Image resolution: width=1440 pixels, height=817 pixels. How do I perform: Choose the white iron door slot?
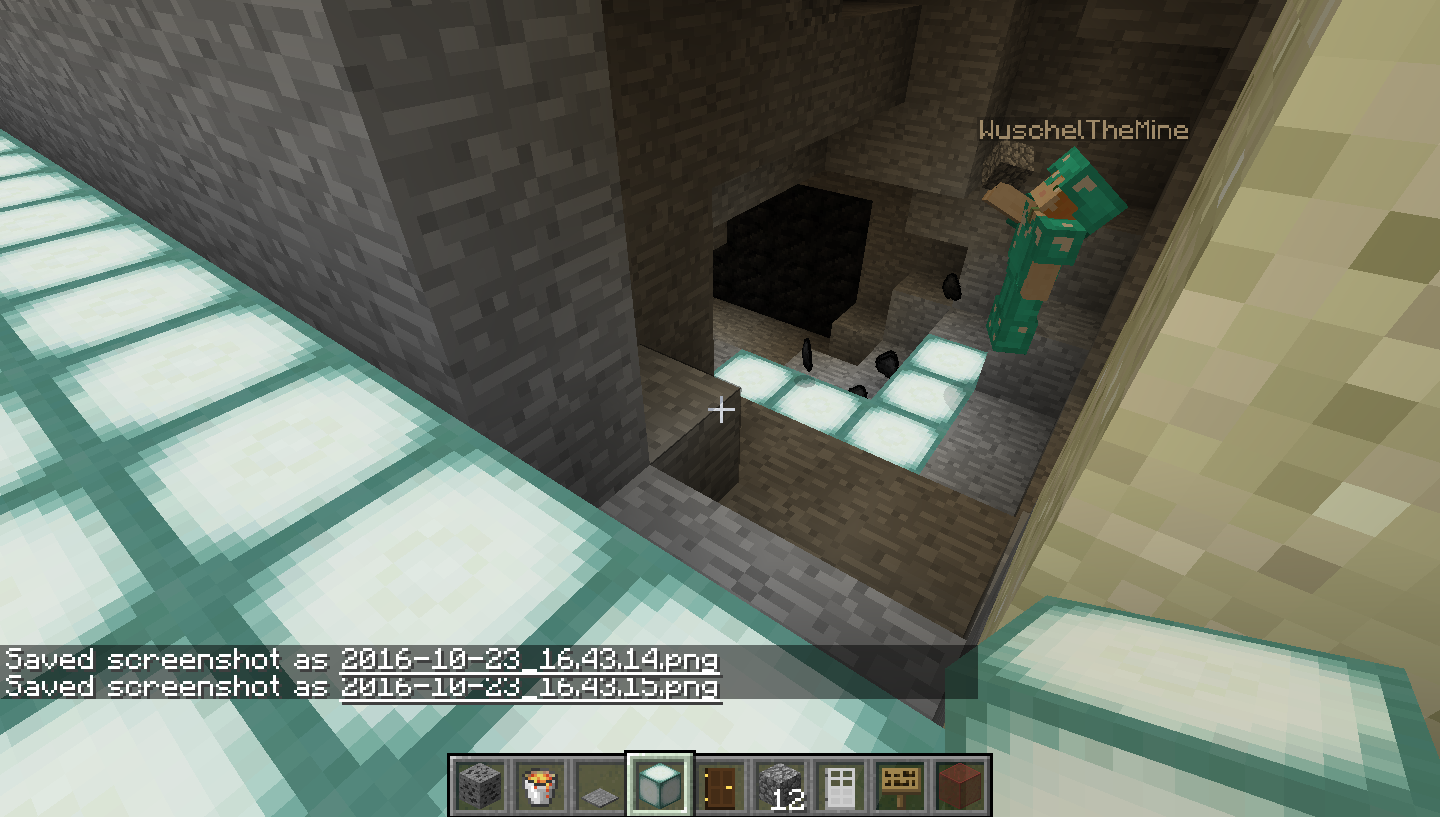839,785
